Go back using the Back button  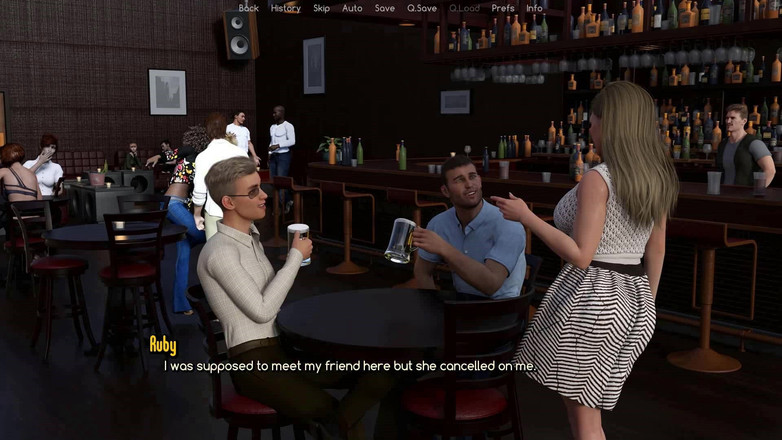pos(248,8)
